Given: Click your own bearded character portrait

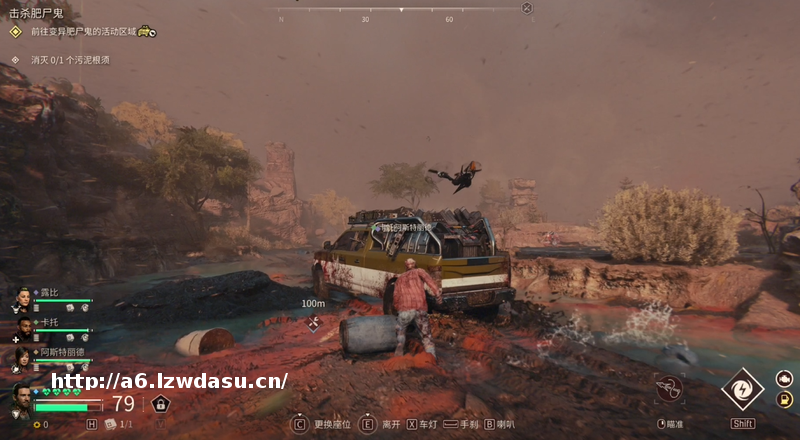Looking at the screenshot, I should 20,398.
